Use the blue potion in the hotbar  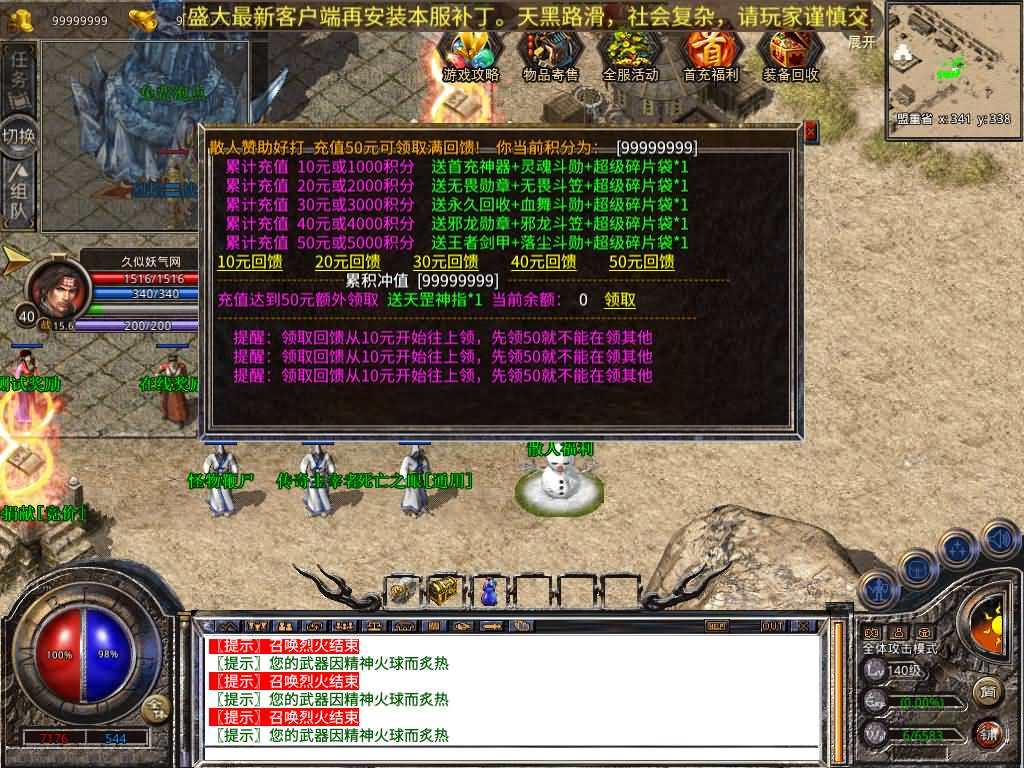489,592
